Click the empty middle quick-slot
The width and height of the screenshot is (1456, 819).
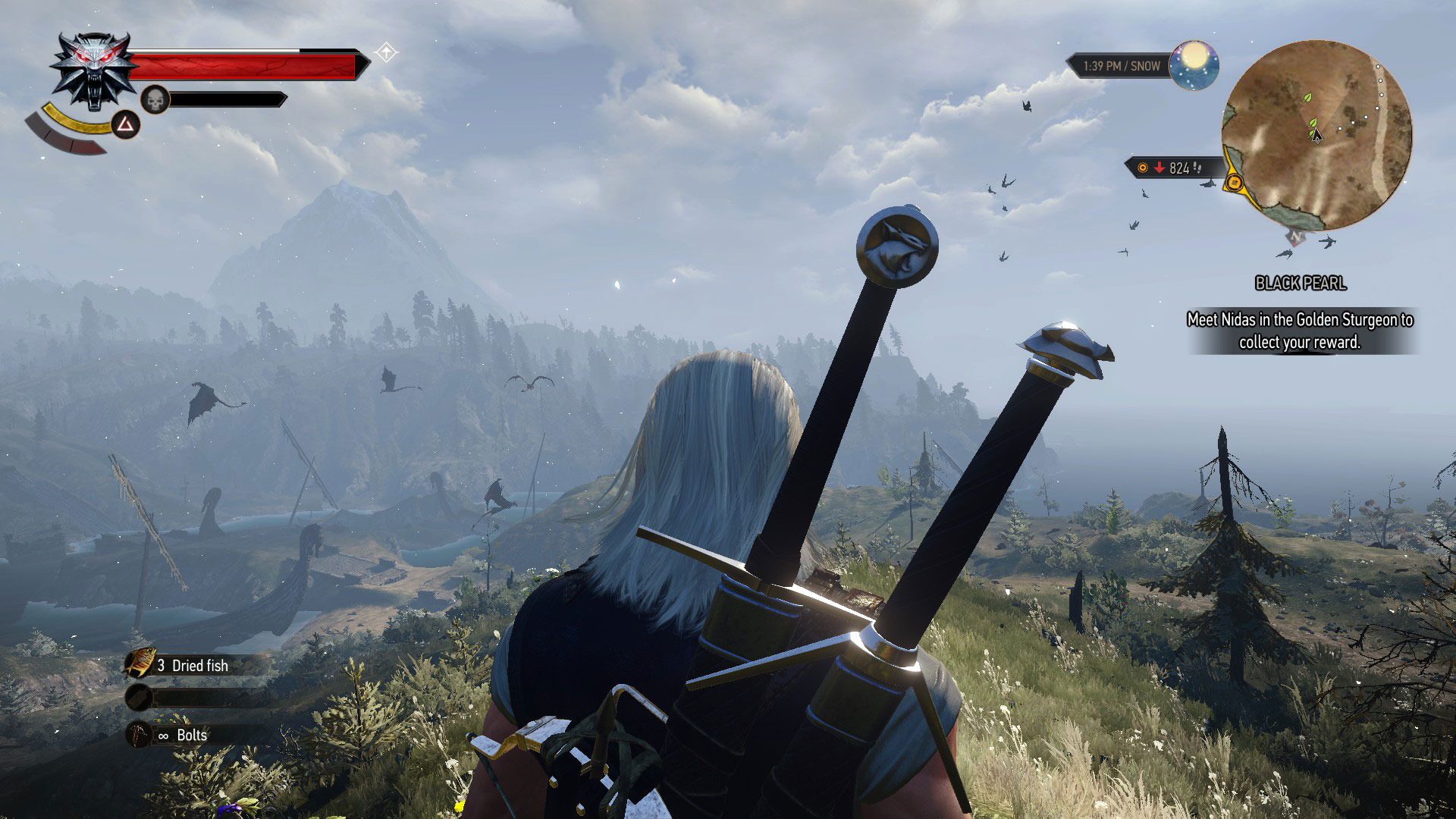140,699
